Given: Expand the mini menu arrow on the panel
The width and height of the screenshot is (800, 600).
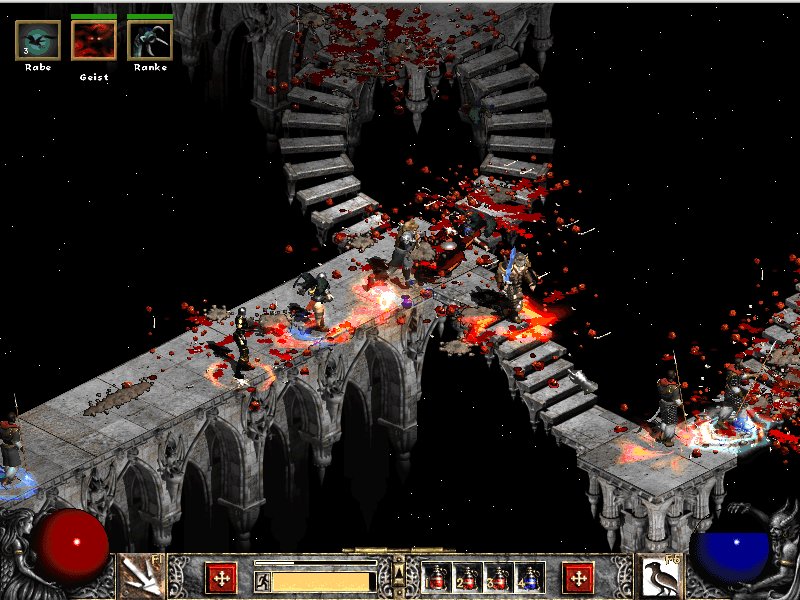Looking at the screenshot, I should pos(399,572).
